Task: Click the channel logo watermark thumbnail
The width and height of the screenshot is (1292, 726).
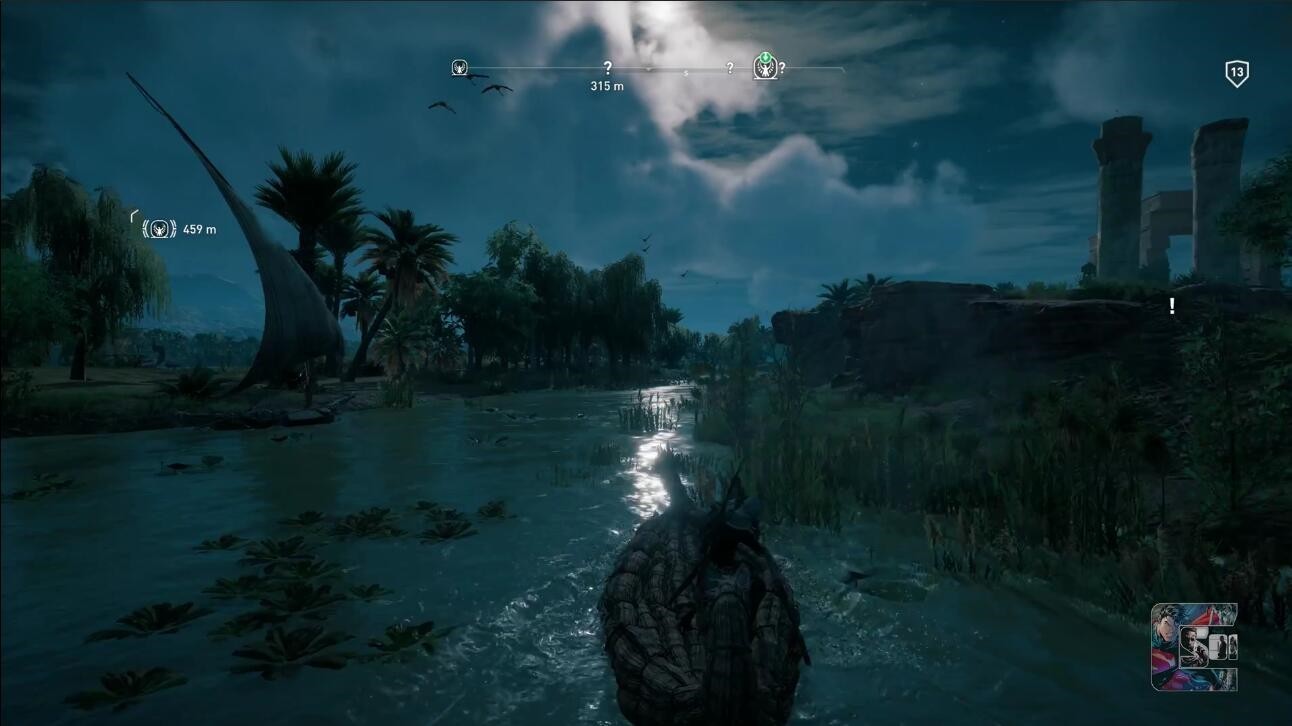Action: 1194,647
